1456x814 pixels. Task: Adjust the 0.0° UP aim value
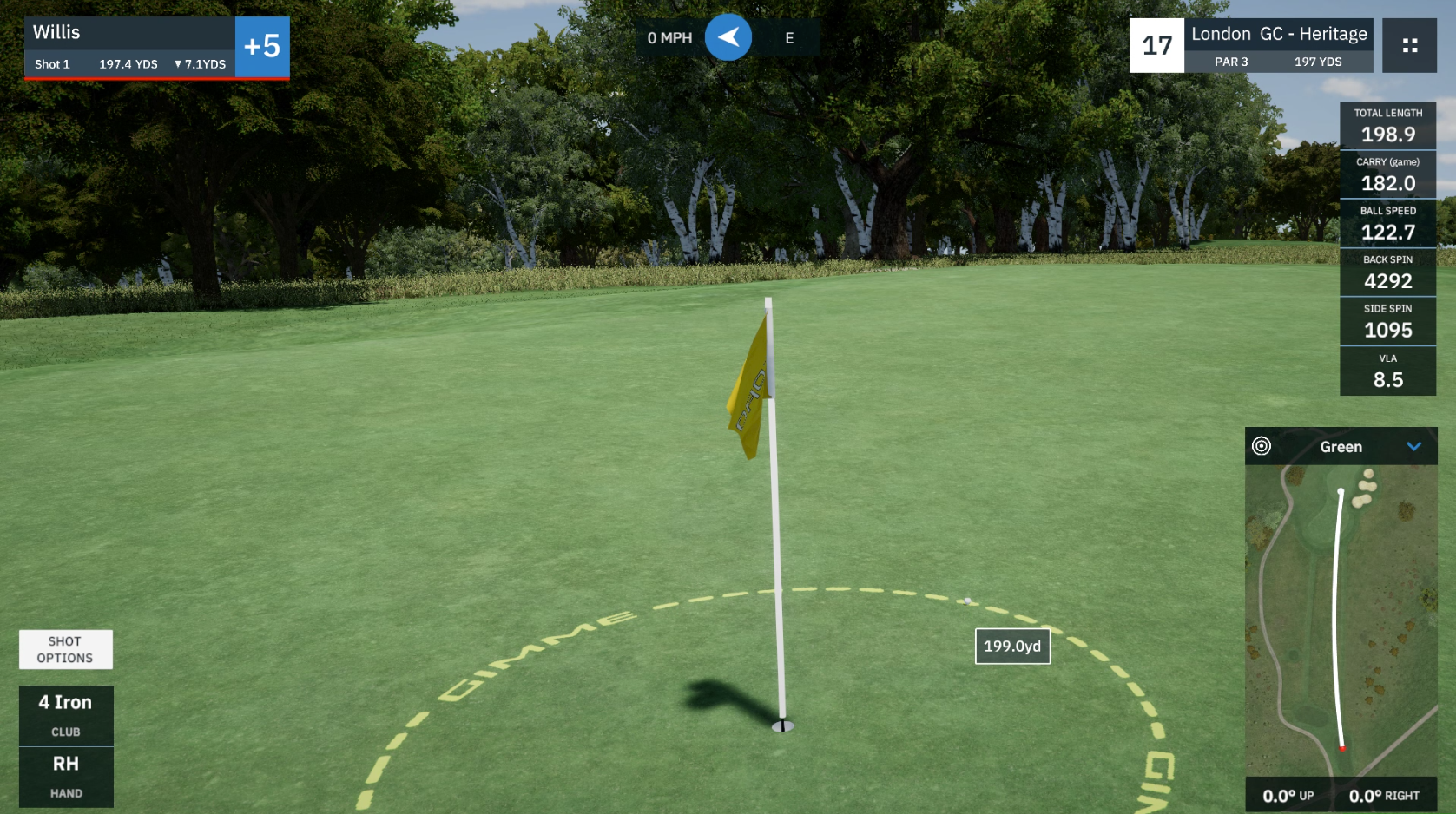pyautogui.click(x=1288, y=796)
